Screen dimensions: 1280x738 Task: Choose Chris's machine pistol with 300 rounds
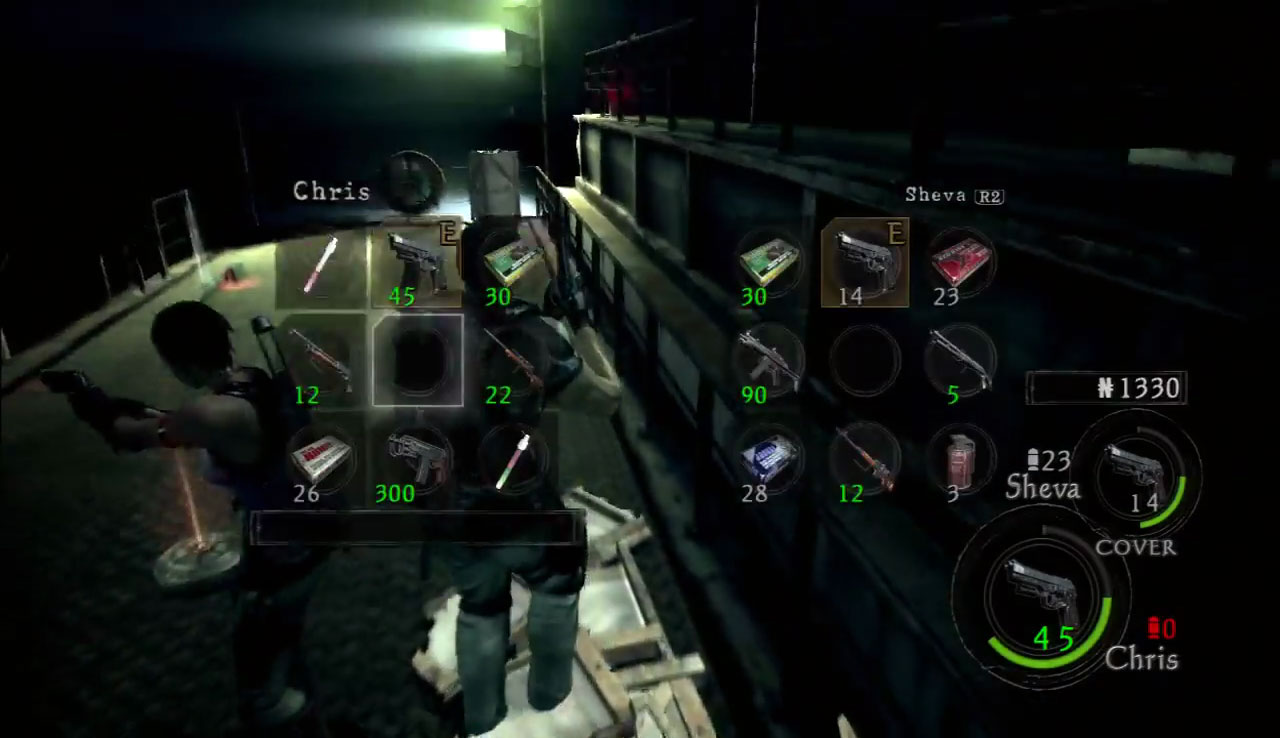(x=417, y=457)
